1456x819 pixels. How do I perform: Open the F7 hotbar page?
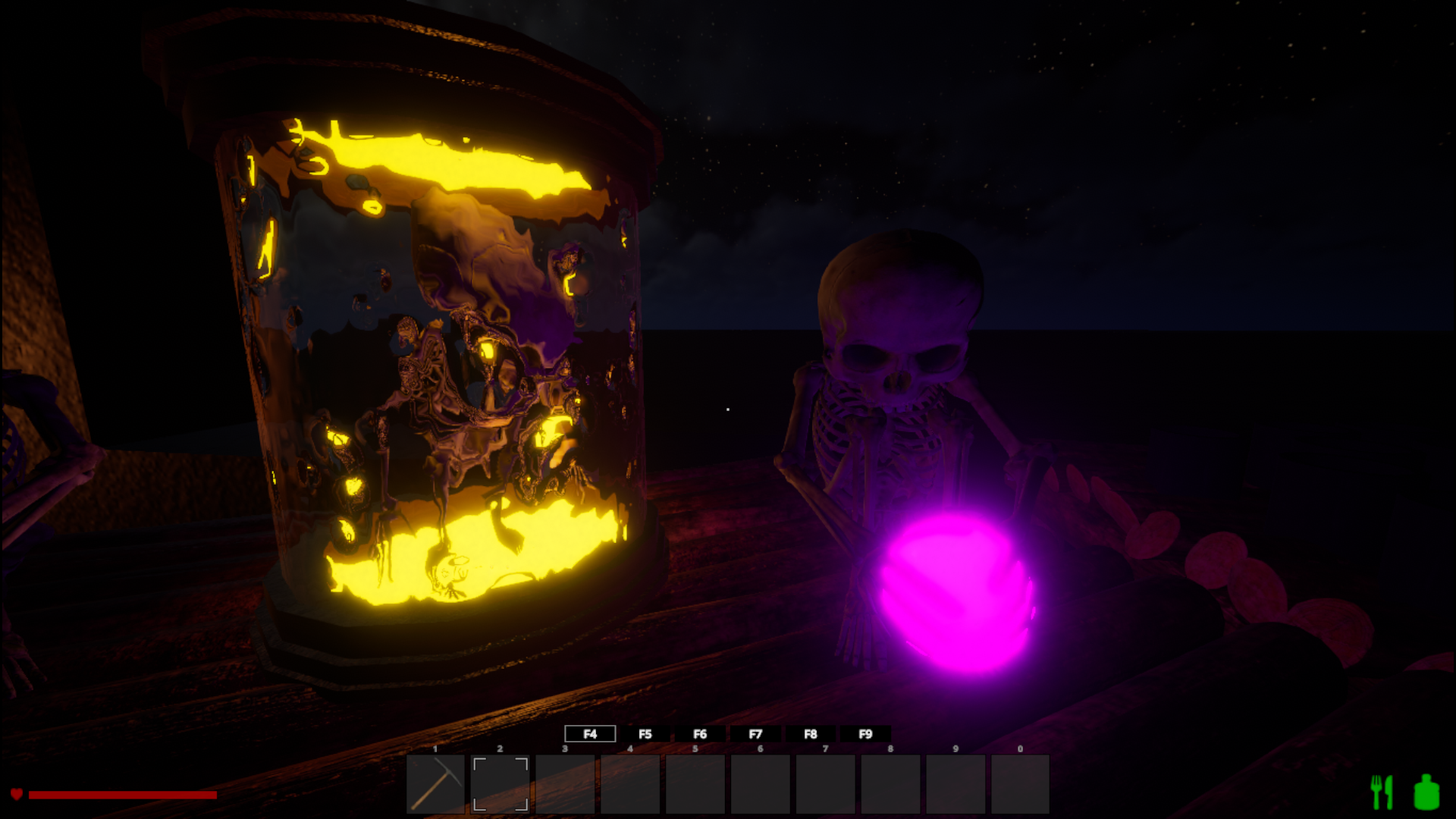[x=755, y=734]
